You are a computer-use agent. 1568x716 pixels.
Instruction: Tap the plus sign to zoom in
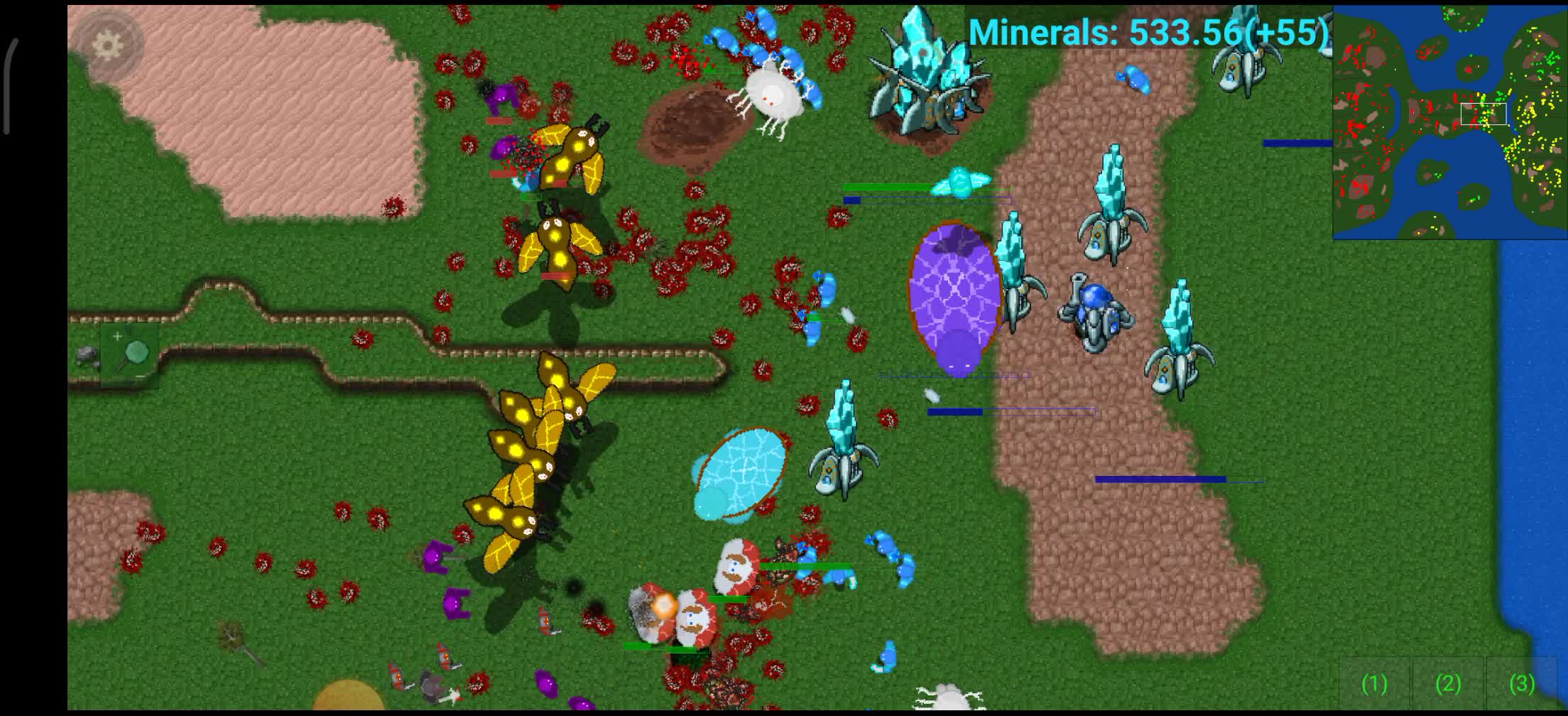pos(116,335)
